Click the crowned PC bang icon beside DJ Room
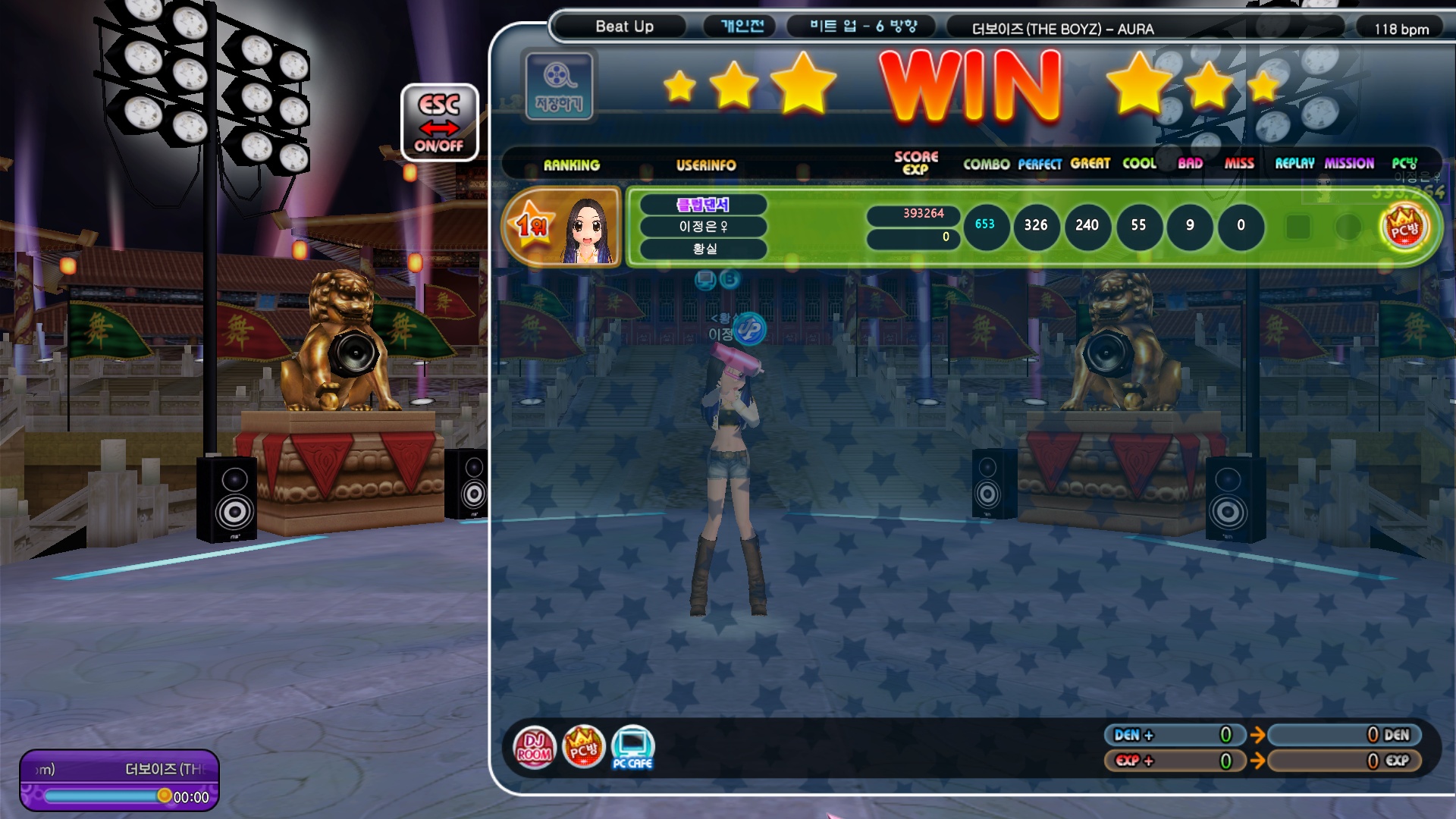The image size is (1456, 819). (x=583, y=747)
